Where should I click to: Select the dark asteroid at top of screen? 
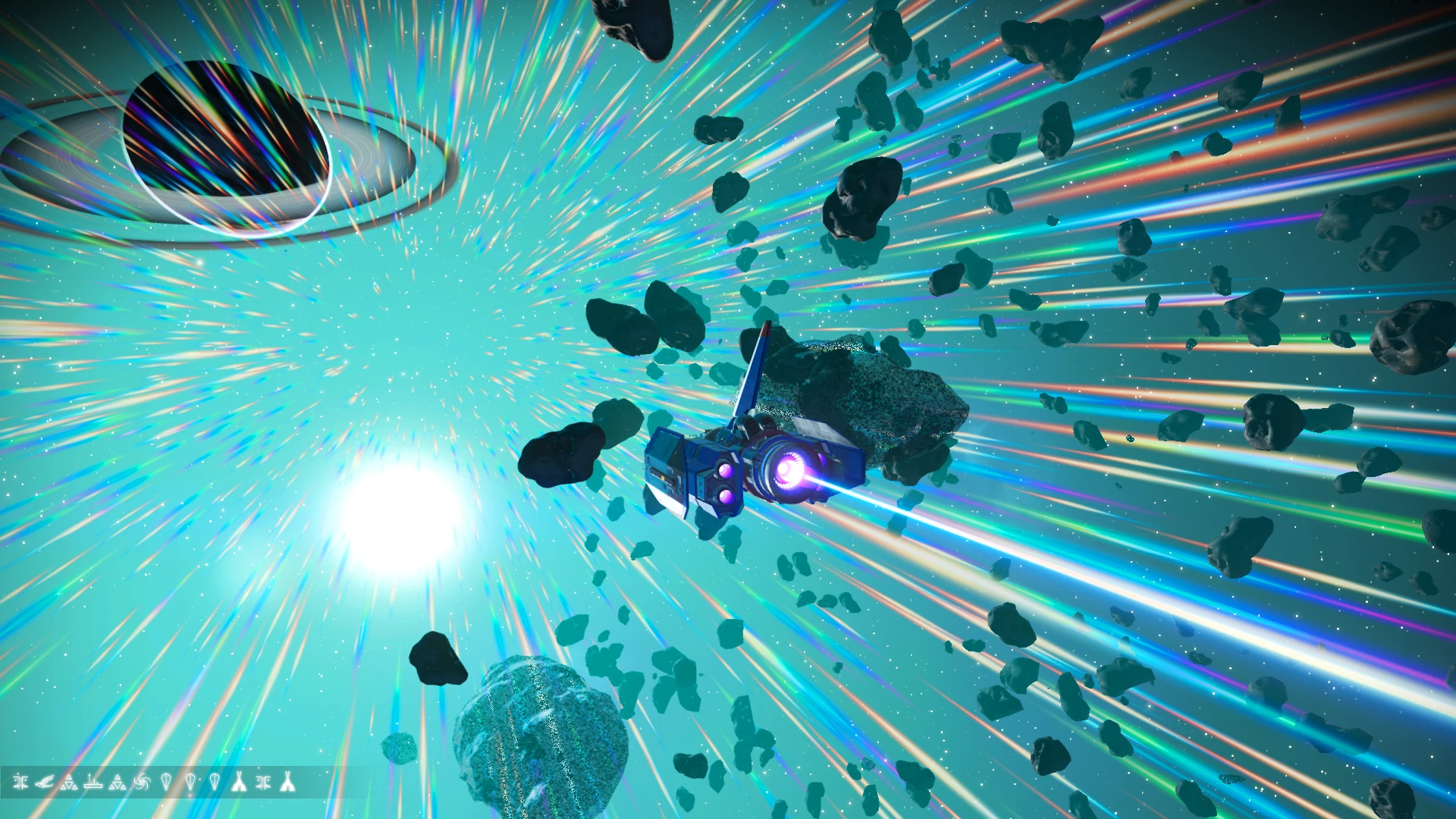(637, 30)
